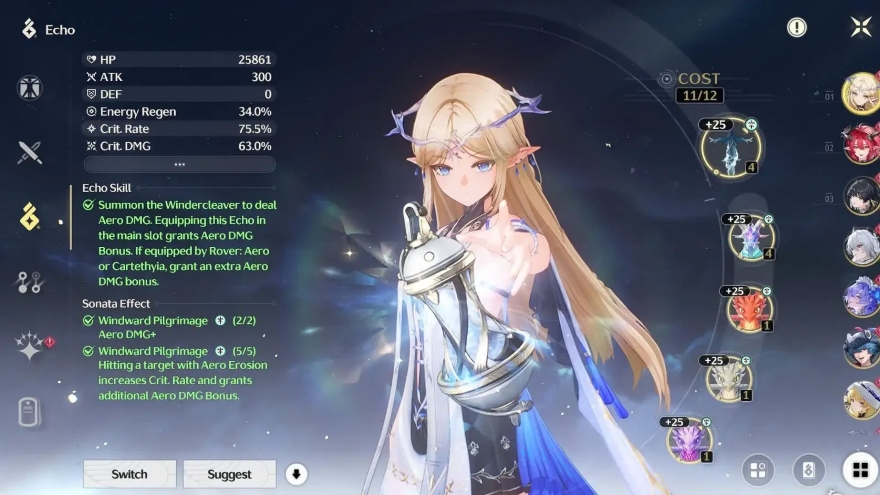Toggle the Windward Pilgrimage 5-piece sonata info icon

[219, 351]
